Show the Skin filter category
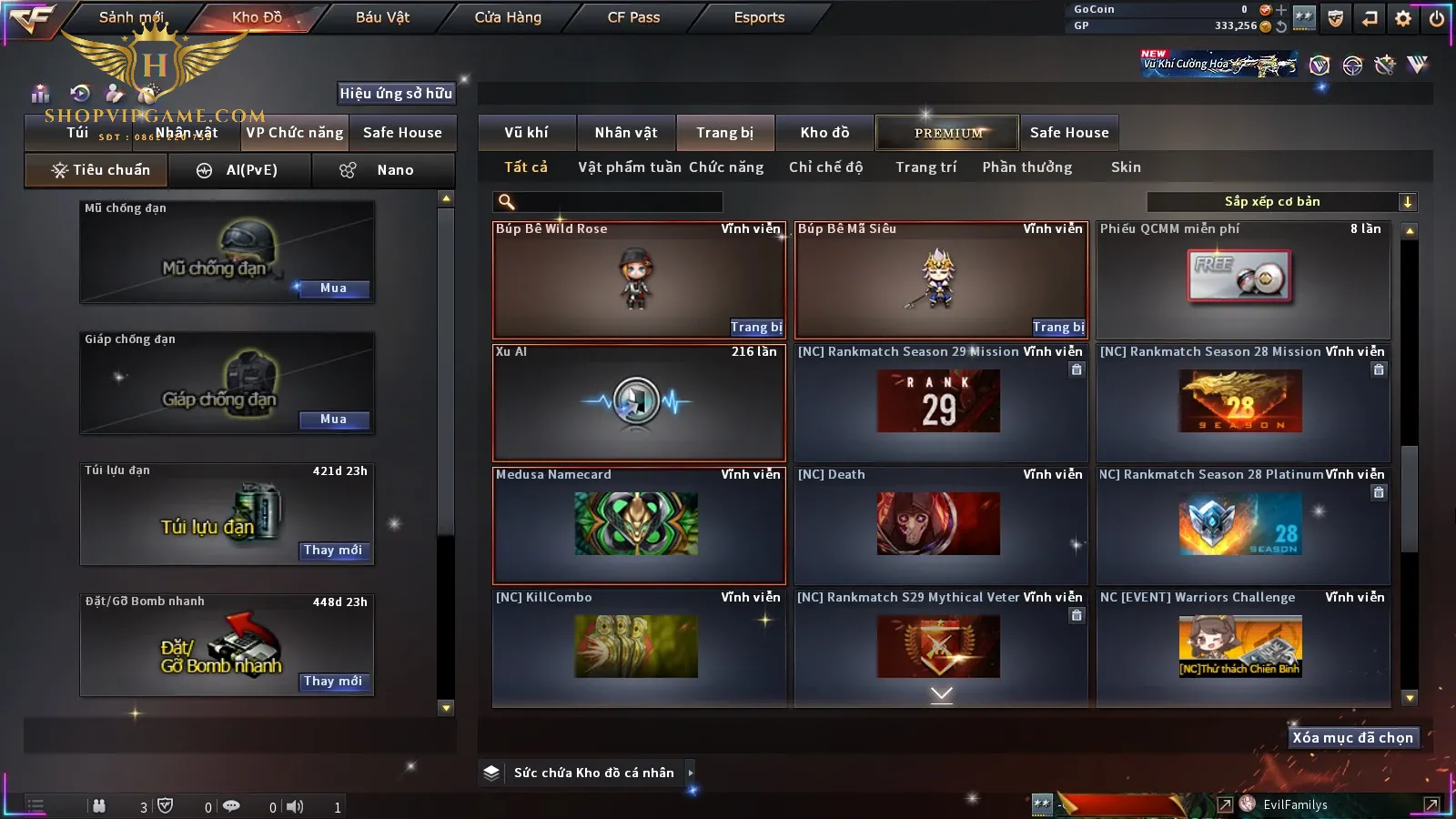The image size is (1456, 819). [x=1126, y=167]
